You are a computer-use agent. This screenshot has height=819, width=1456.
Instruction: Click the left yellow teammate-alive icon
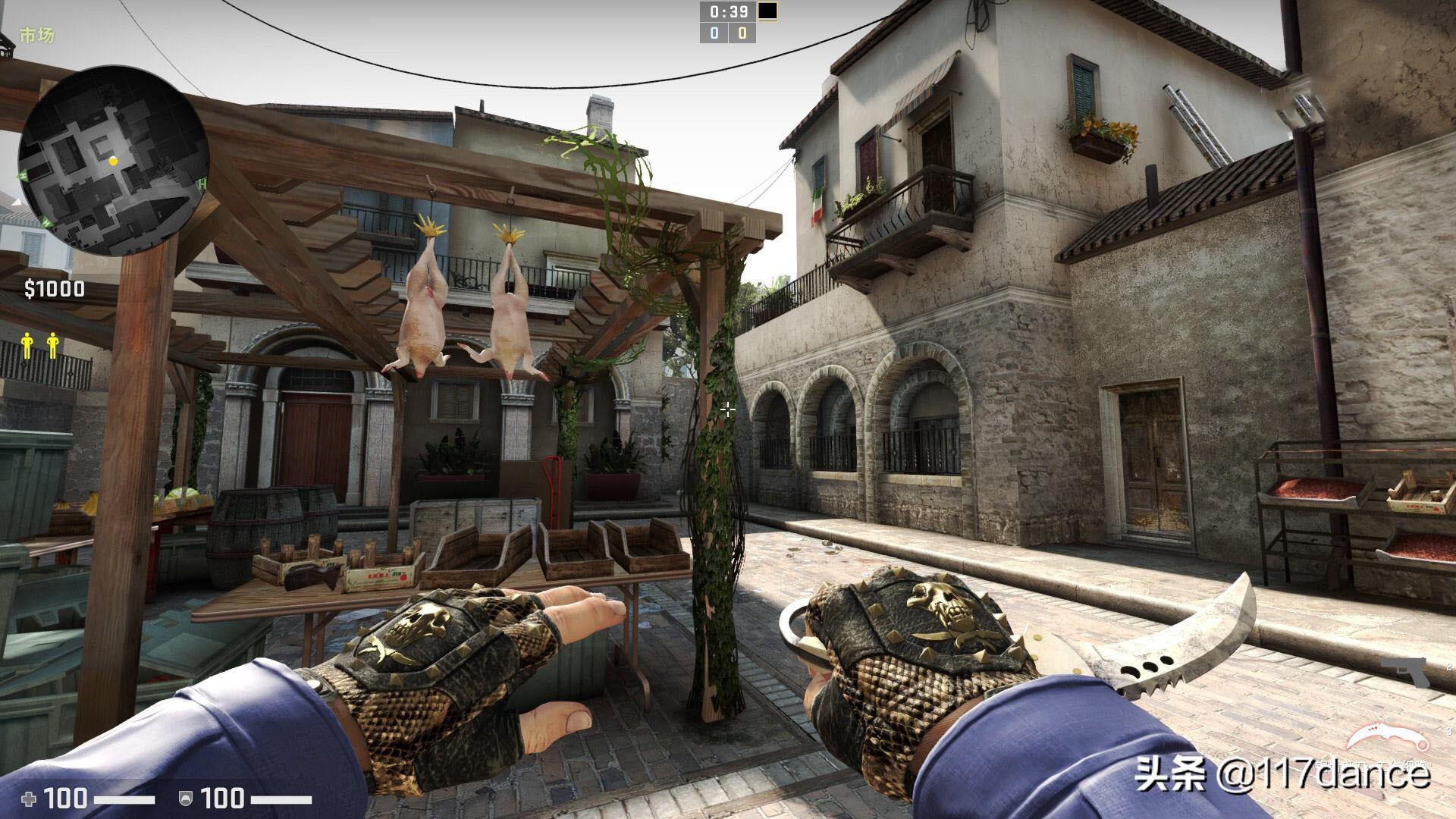coord(27,347)
